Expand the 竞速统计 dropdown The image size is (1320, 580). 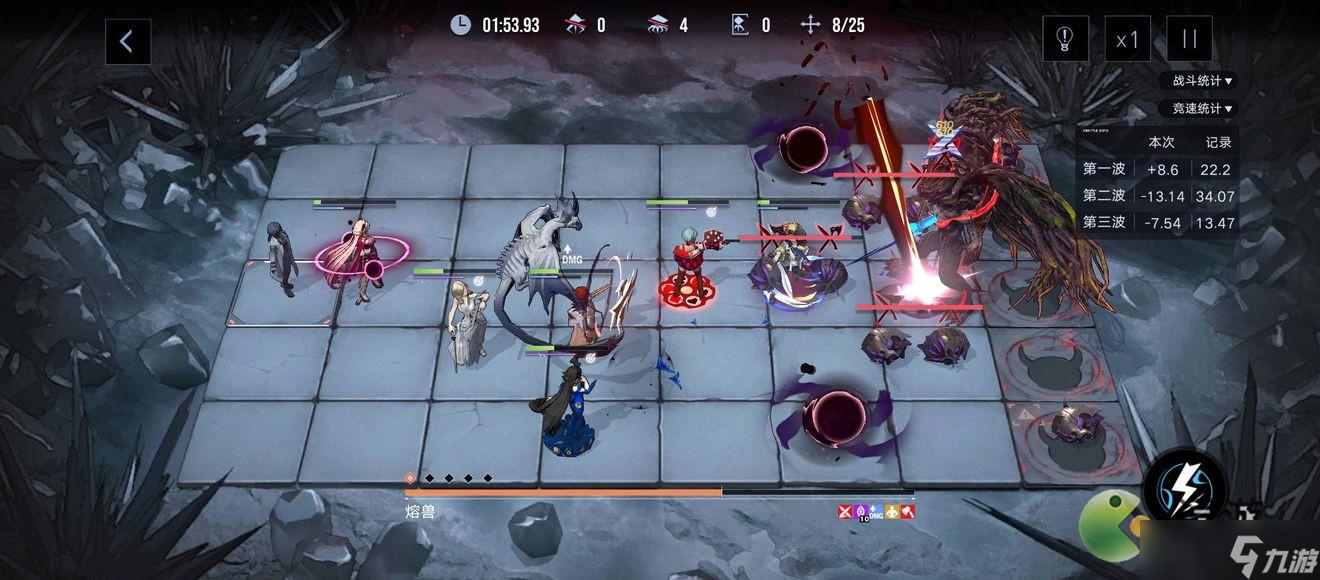pos(1198,108)
